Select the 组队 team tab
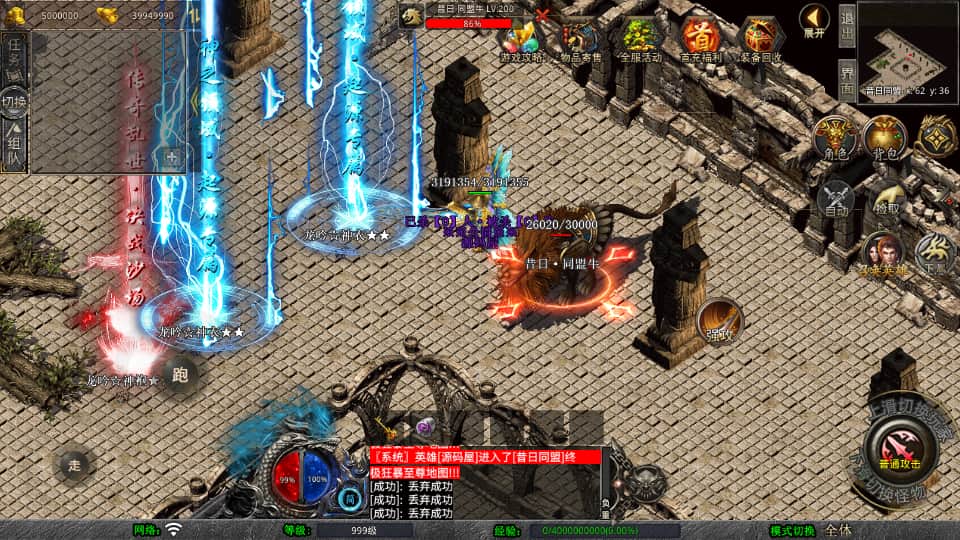Image resolution: width=960 pixels, height=540 pixels. [x=15, y=147]
